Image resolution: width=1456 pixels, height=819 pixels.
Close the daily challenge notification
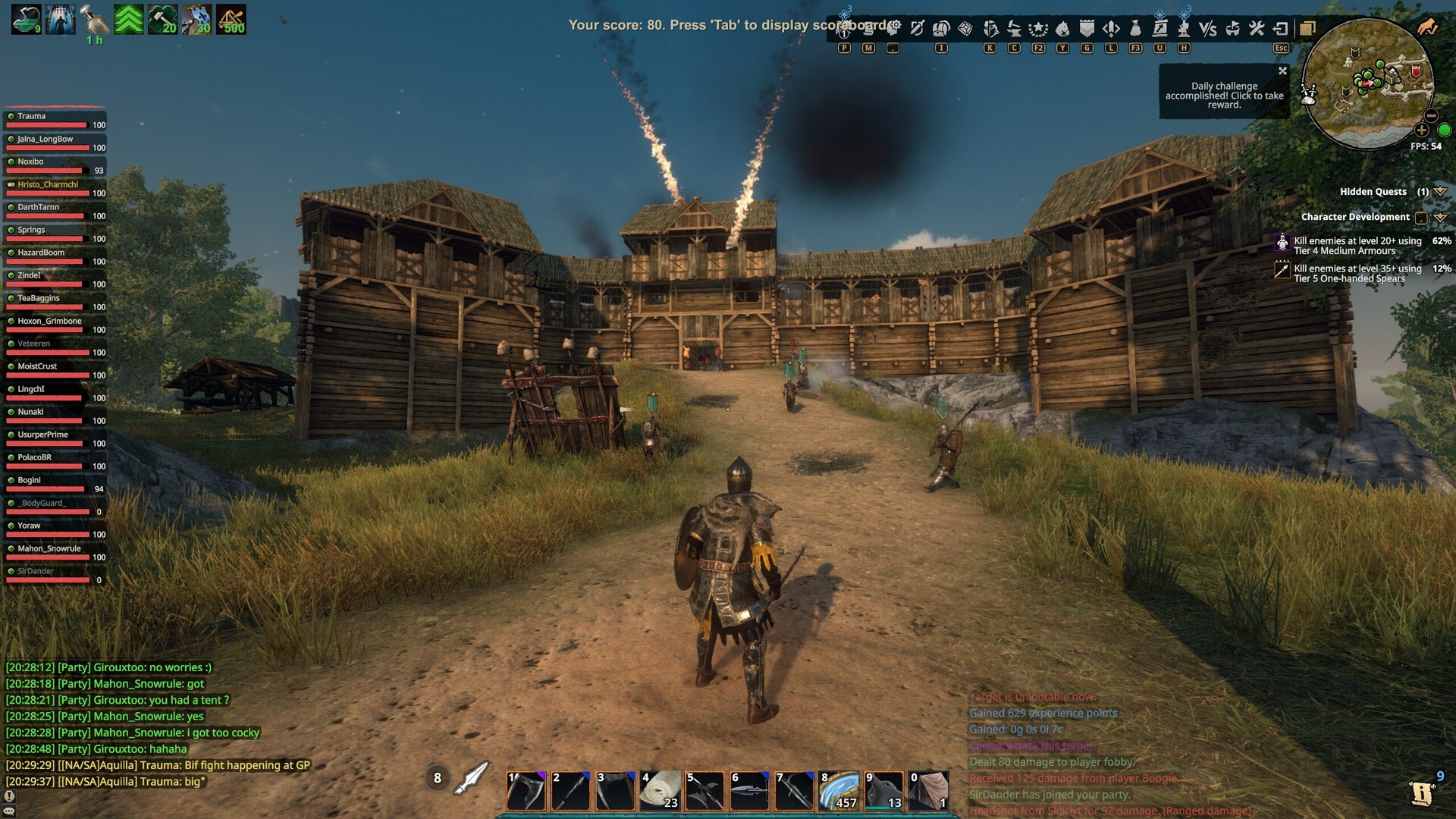1283,70
